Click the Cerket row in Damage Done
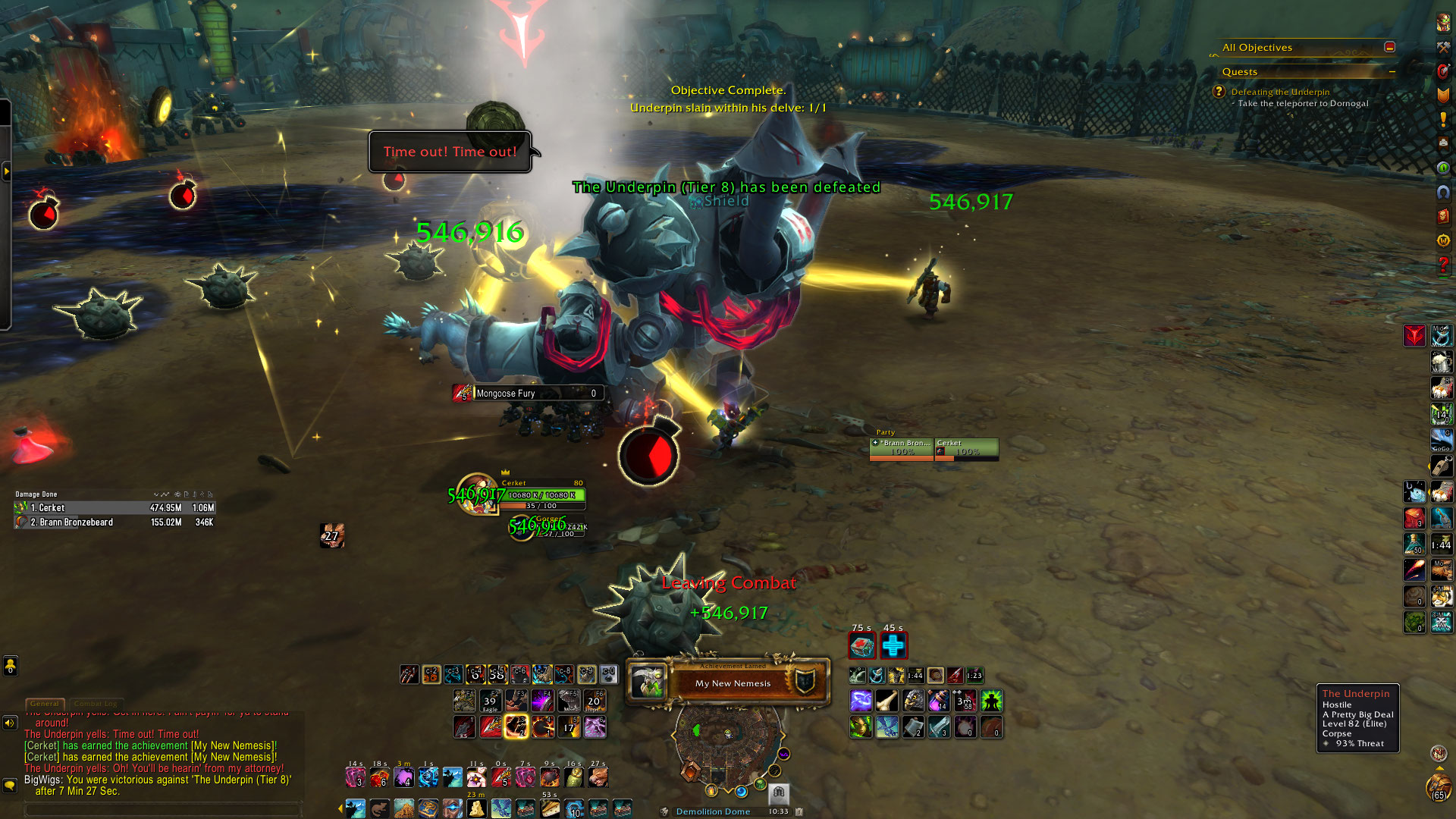 point(114,507)
